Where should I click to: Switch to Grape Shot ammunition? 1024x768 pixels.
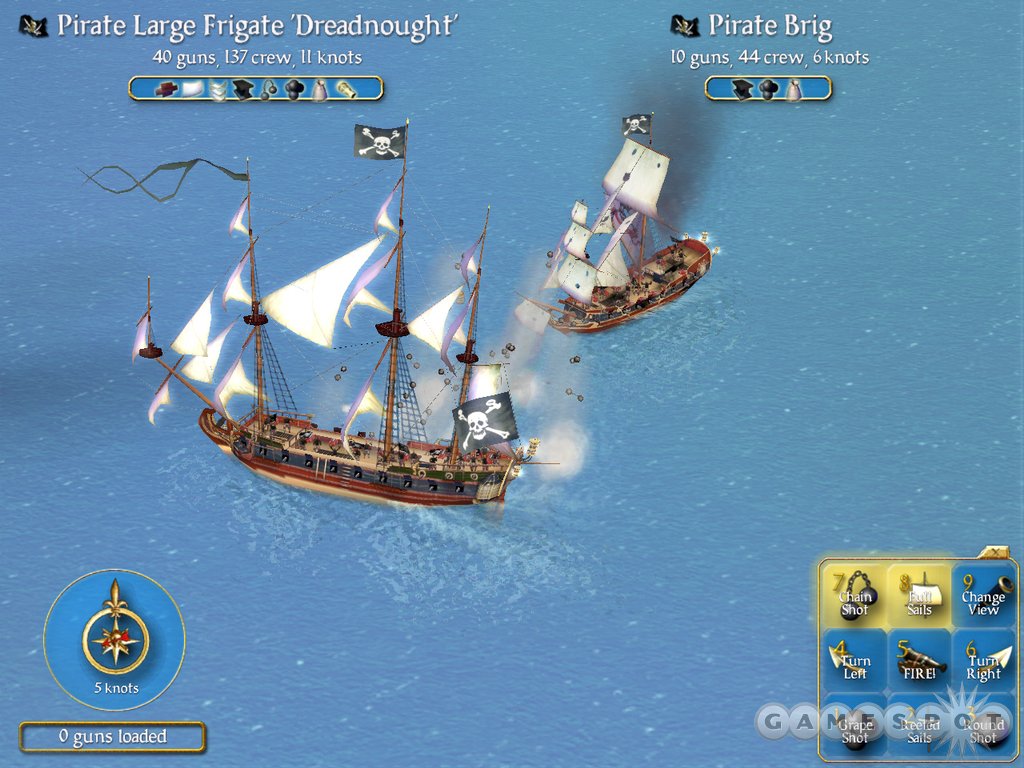855,725
